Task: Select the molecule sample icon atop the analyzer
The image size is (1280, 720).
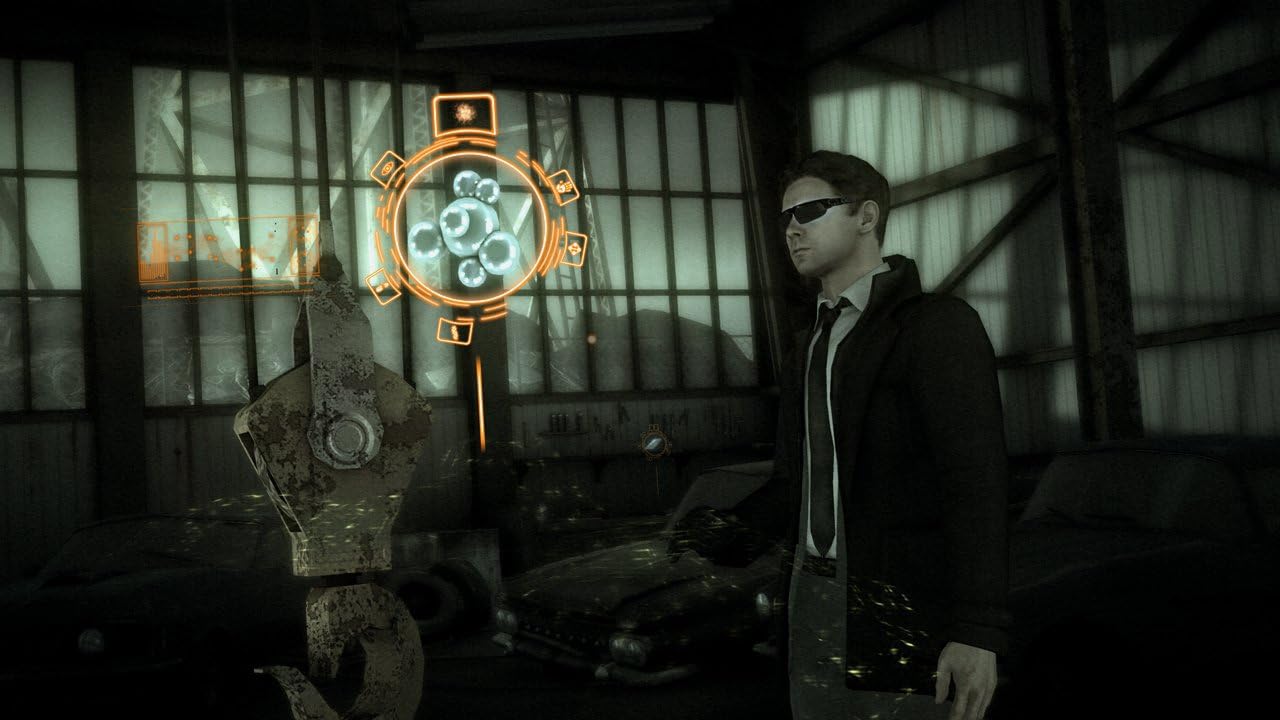Action: 464,112
